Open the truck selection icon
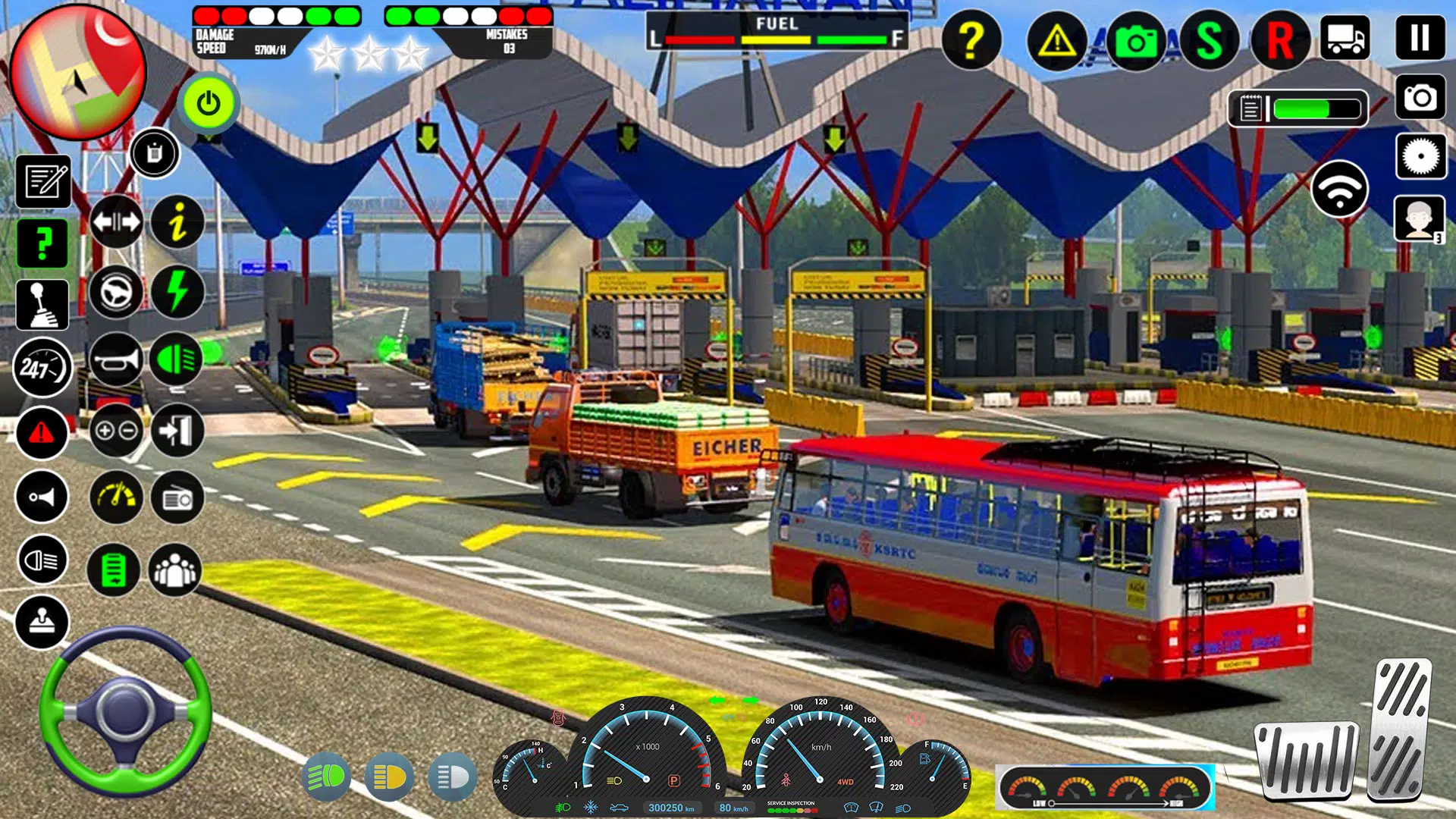Image resolution: width=1456 pixels, height=819 pixels. point(1345,38)
